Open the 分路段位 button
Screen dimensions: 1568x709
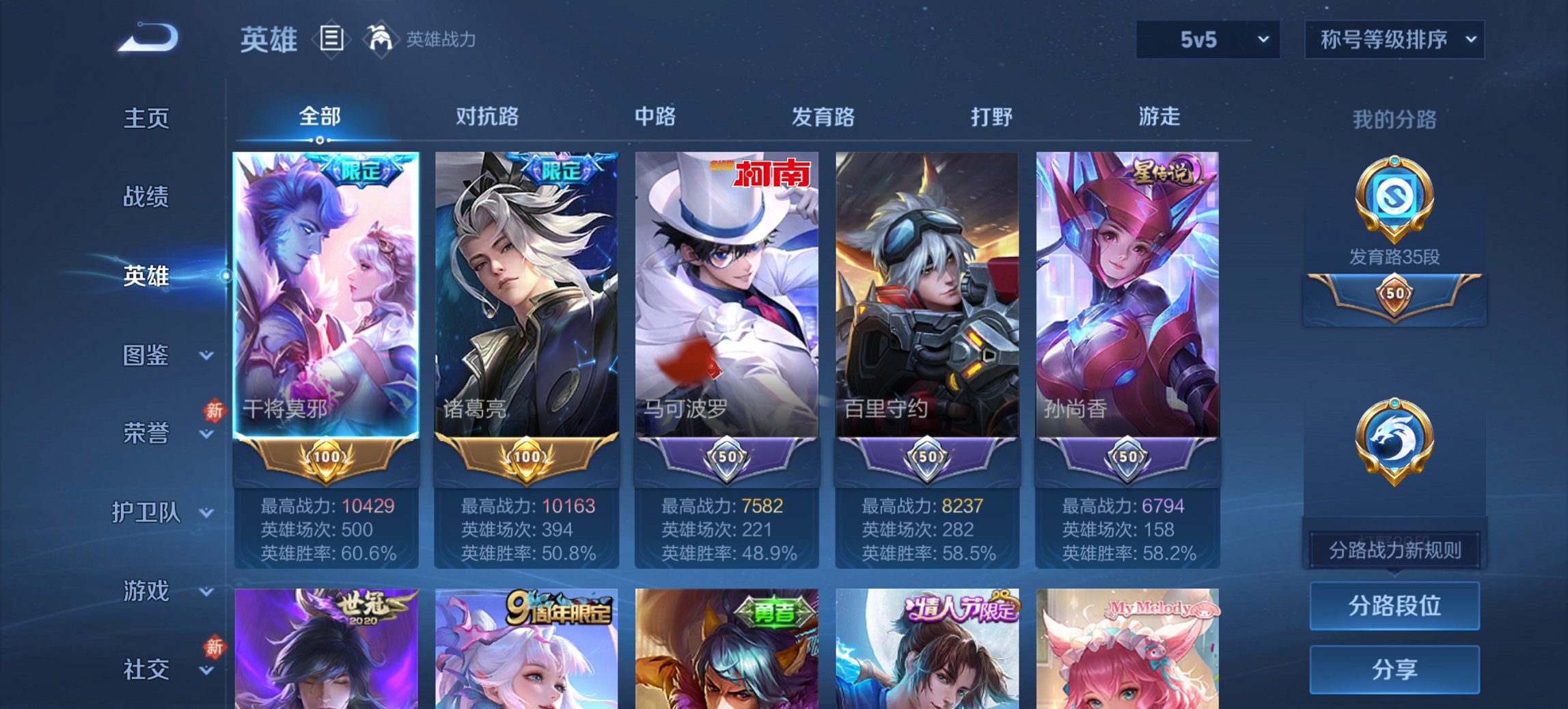1394,606
